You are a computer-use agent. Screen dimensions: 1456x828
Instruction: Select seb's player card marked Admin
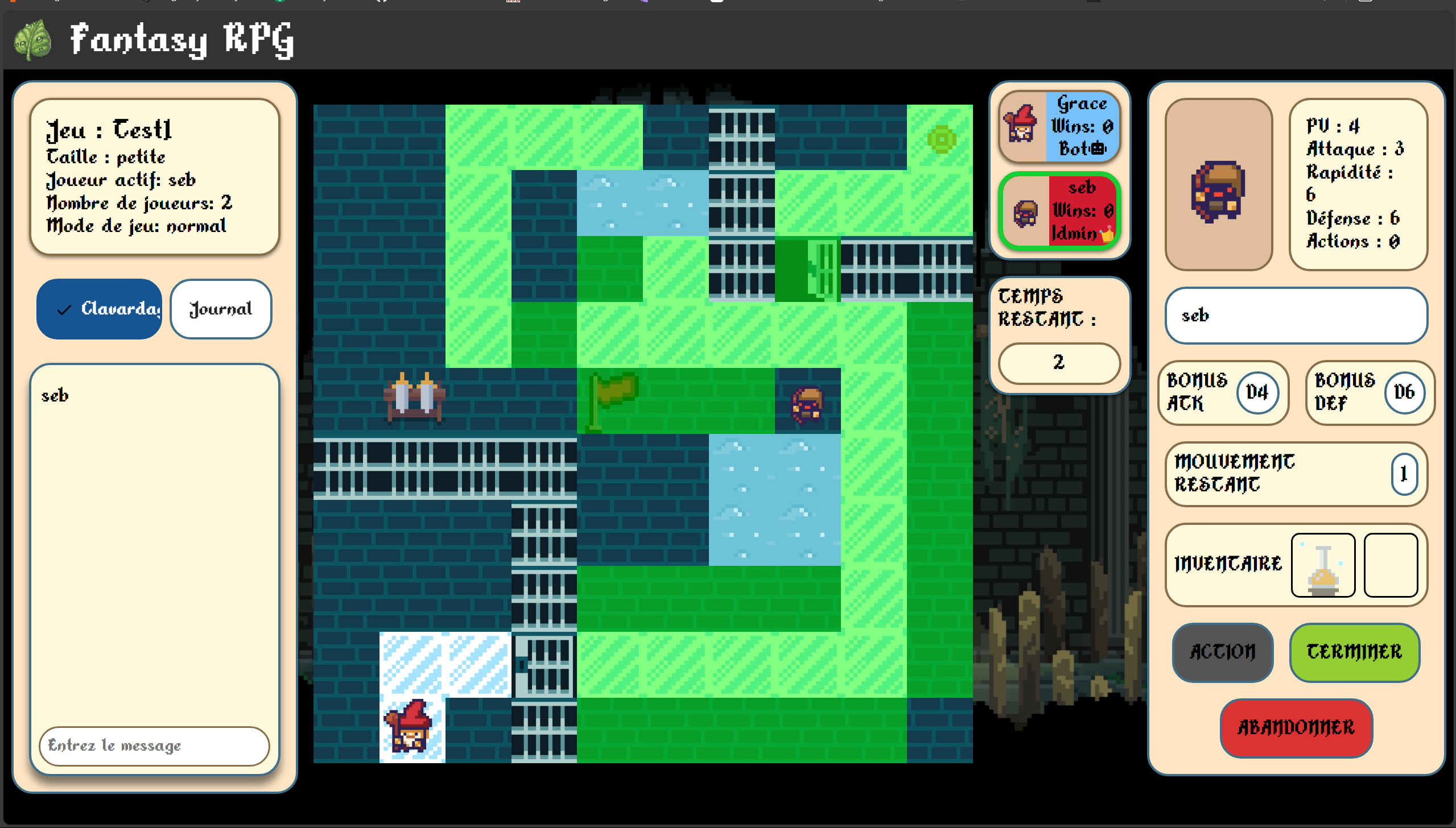coord(1059,211)
